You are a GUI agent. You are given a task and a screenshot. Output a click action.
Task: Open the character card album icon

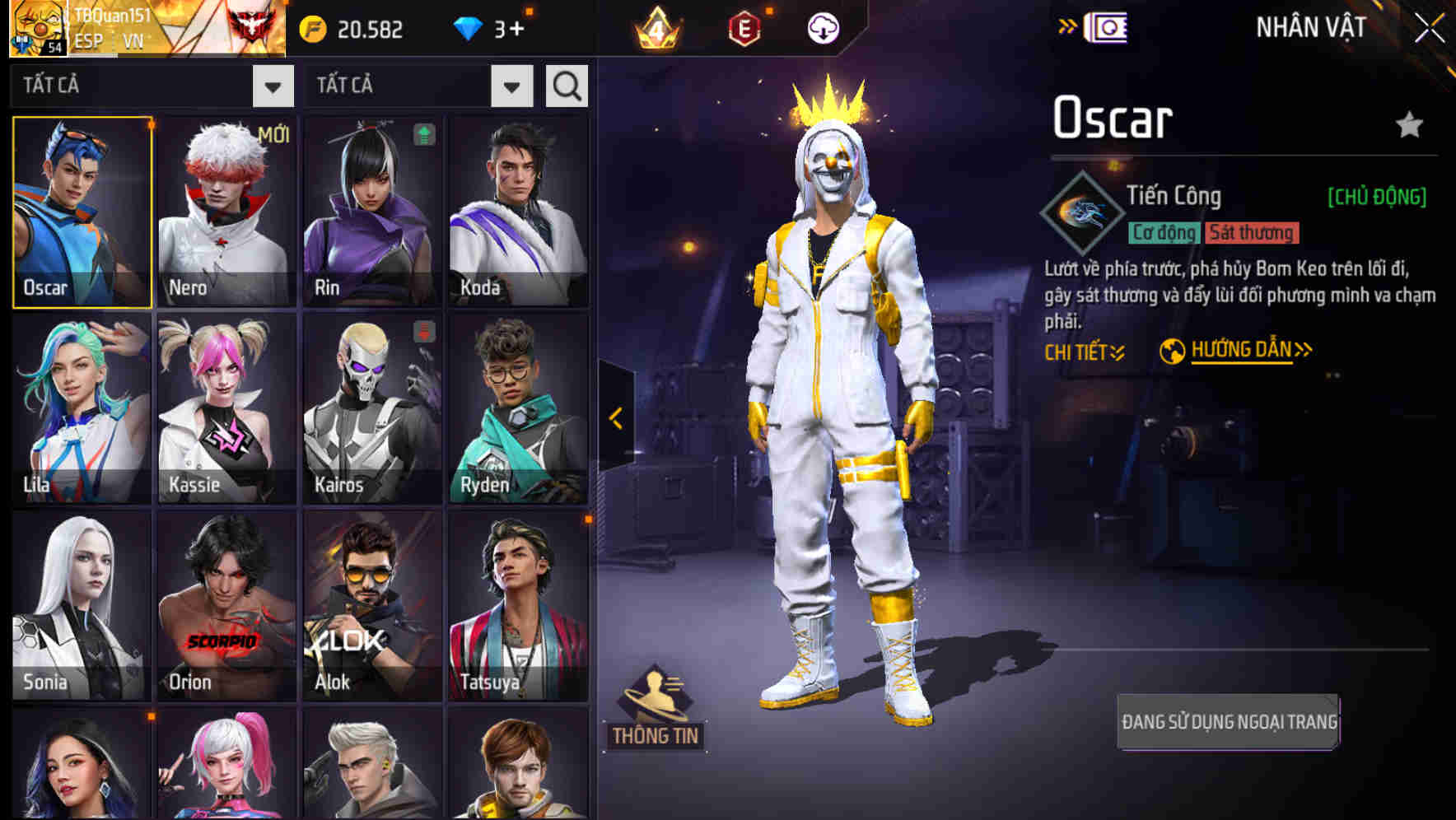[x=1107, y=27]
